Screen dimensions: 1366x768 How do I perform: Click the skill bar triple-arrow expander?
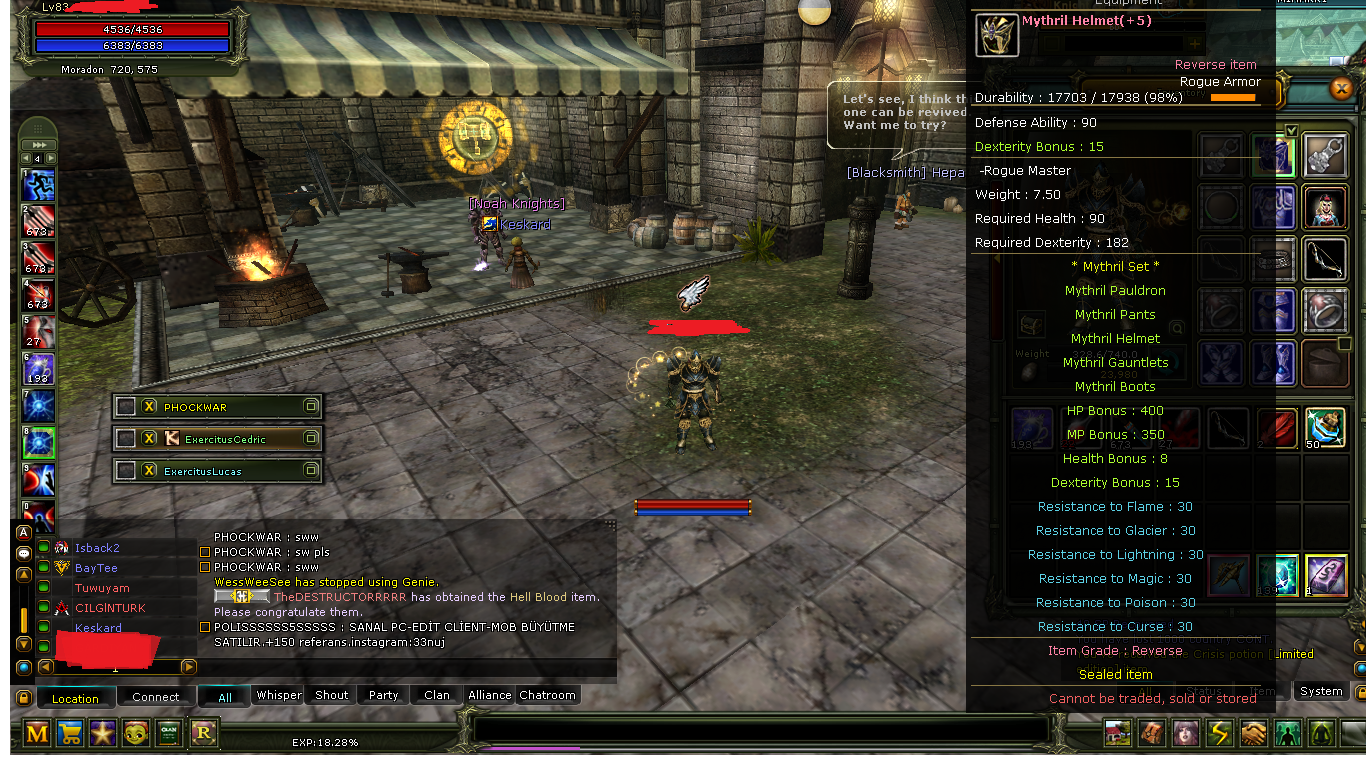38,147
